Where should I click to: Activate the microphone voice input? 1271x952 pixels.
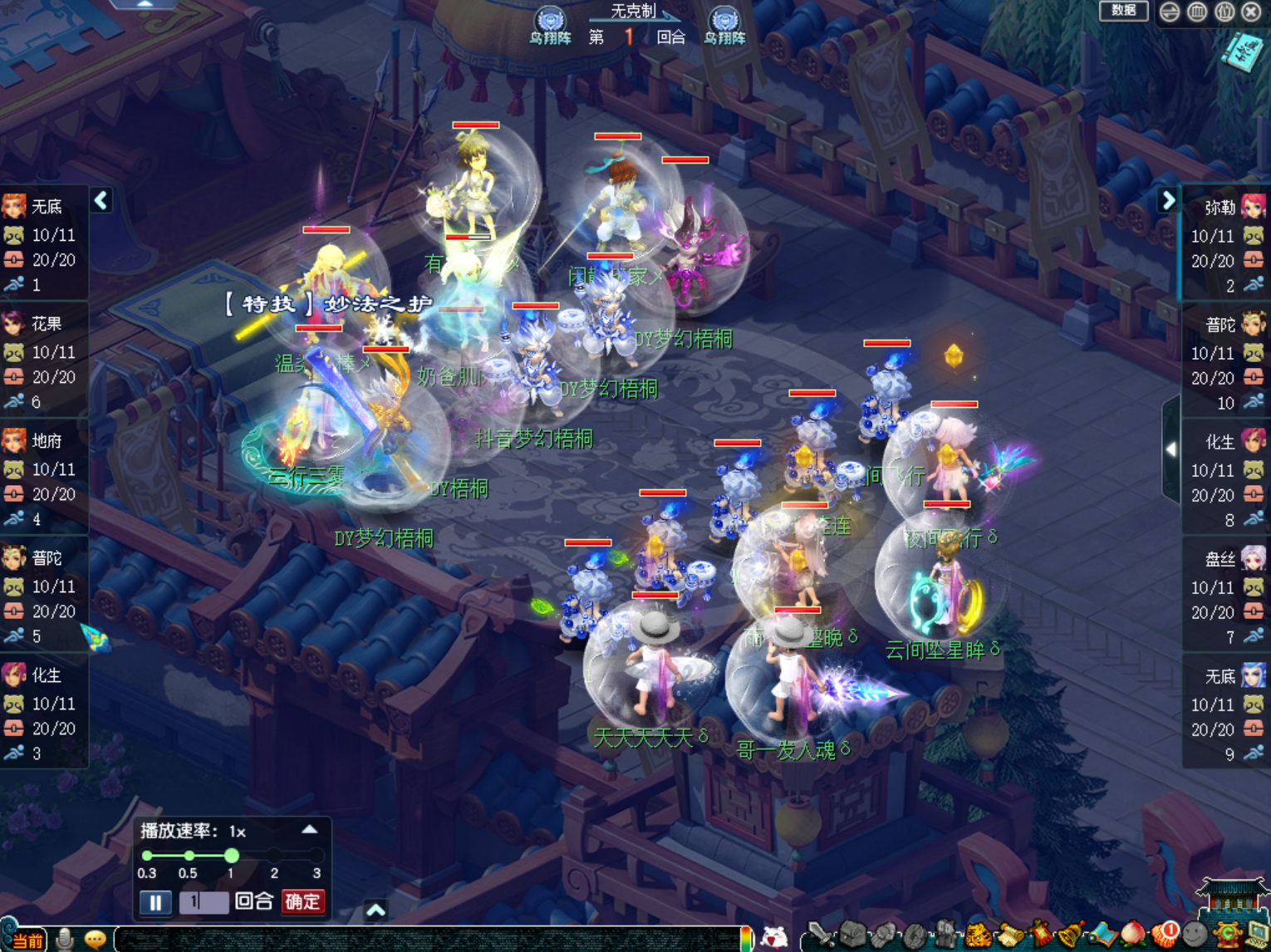pyautogui.click(x=65, y=939)
